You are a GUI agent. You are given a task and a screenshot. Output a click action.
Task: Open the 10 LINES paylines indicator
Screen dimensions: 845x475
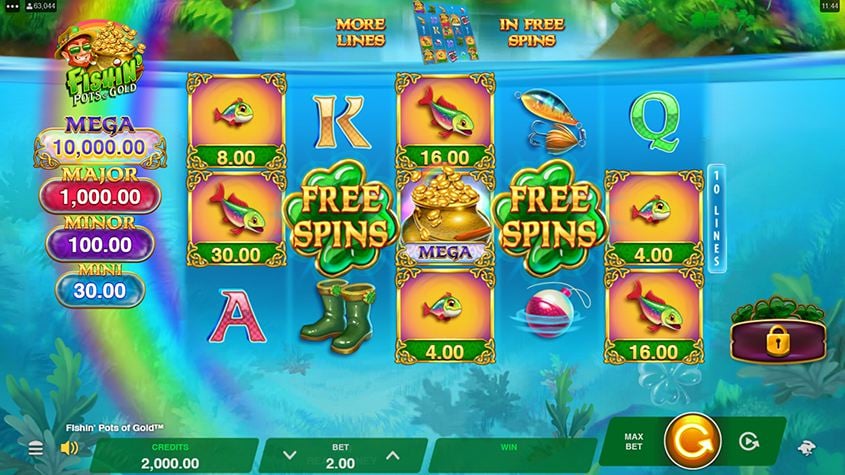[715, 218]
